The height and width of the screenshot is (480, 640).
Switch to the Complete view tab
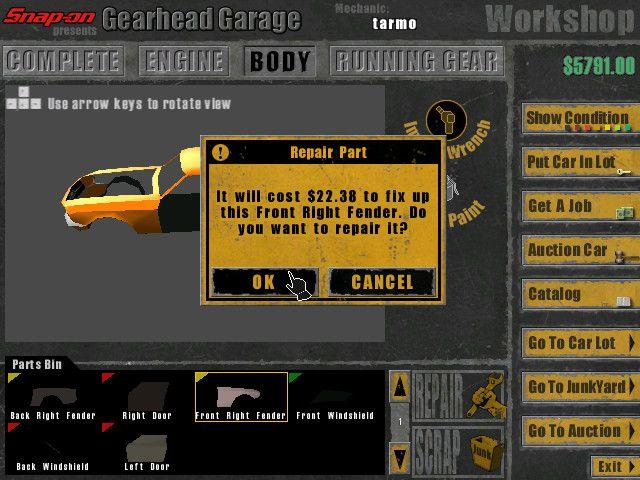coord(63,61)
